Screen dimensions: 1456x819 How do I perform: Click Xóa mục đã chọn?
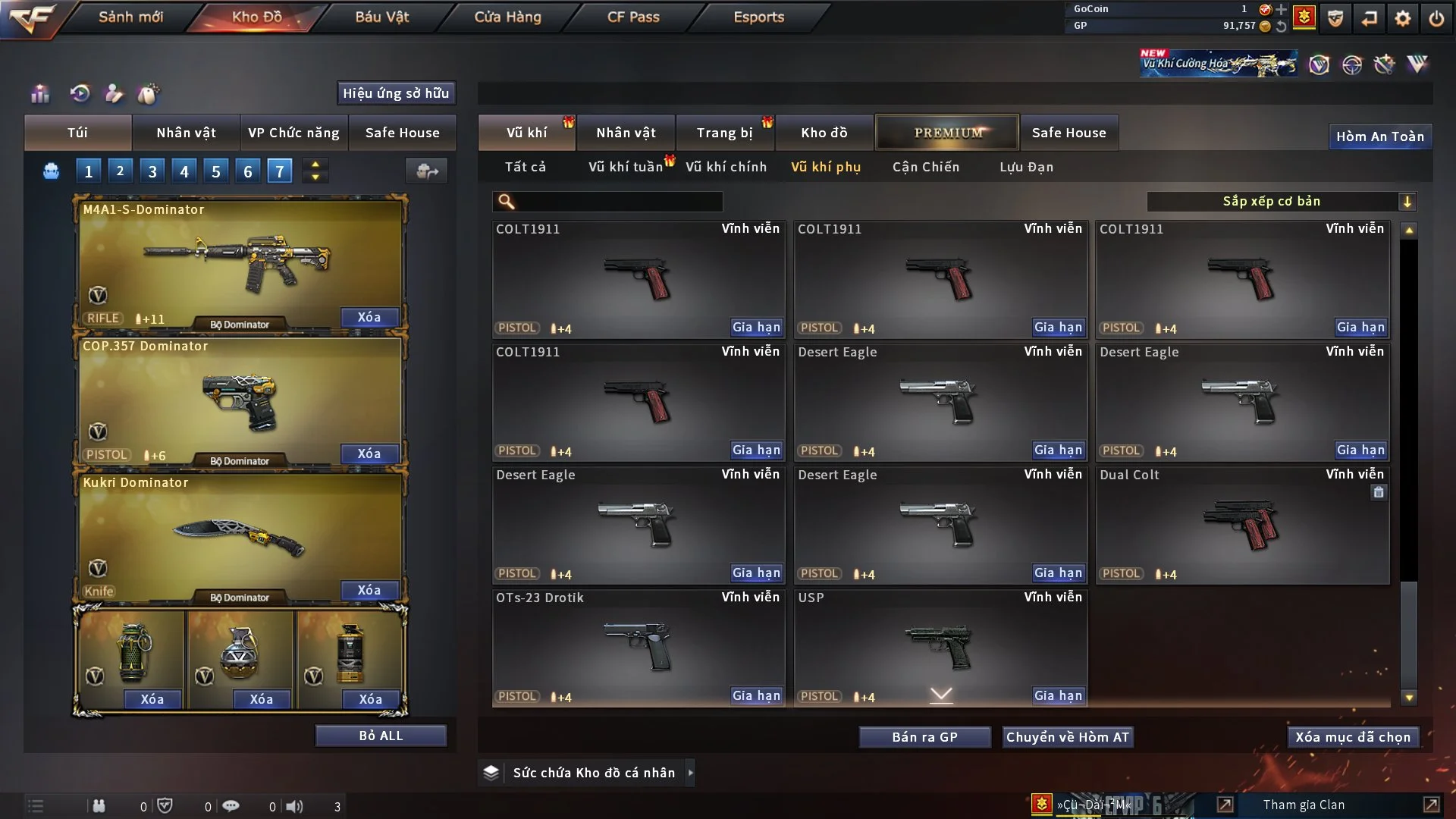click(x=1353, y=737)
